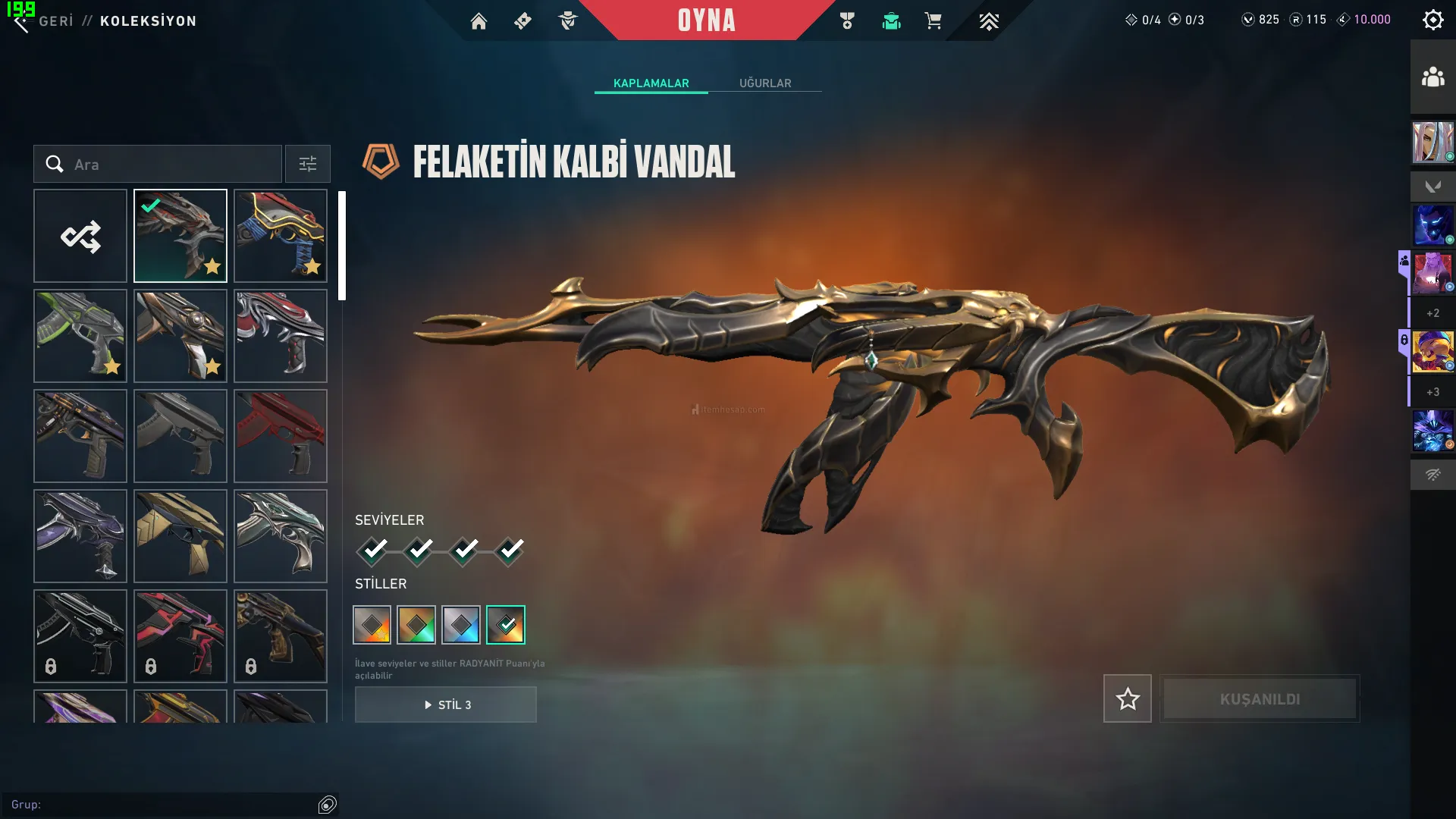Choose the first orange style variant
This screenshot has width=1456, height=819.
372,625
